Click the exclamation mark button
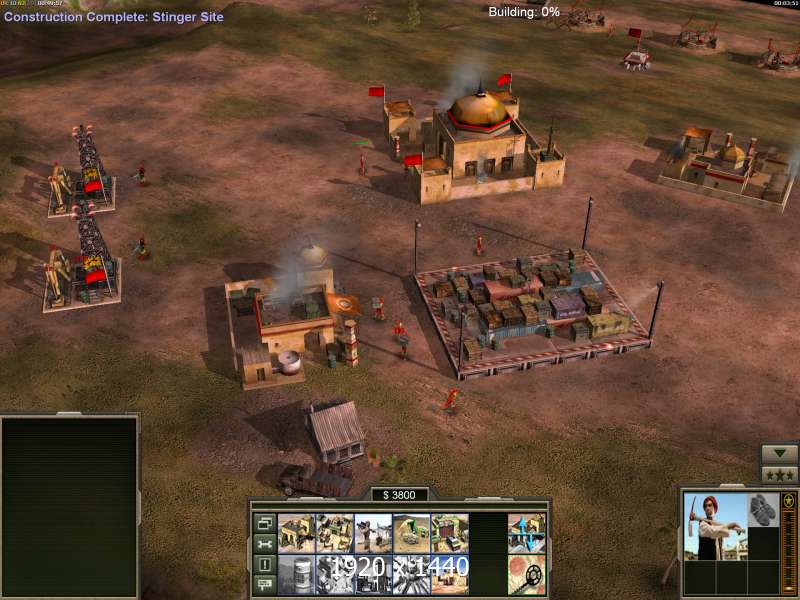Viewport: 800px width, 600px height. point(265,565)
